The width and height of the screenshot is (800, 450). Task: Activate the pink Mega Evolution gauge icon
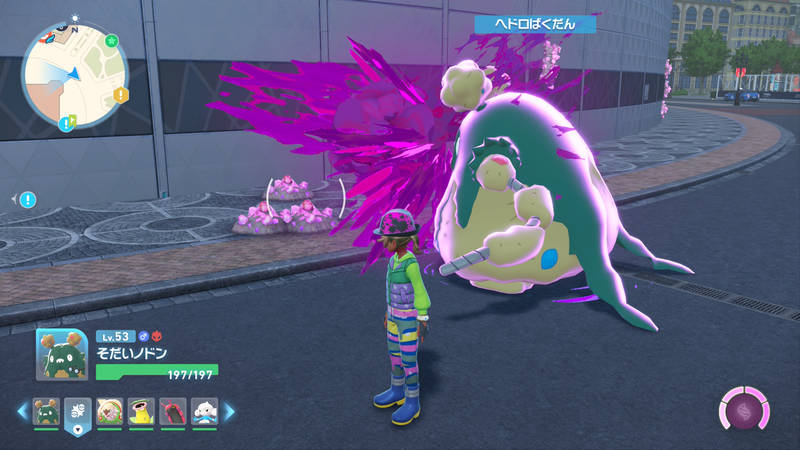743,410
